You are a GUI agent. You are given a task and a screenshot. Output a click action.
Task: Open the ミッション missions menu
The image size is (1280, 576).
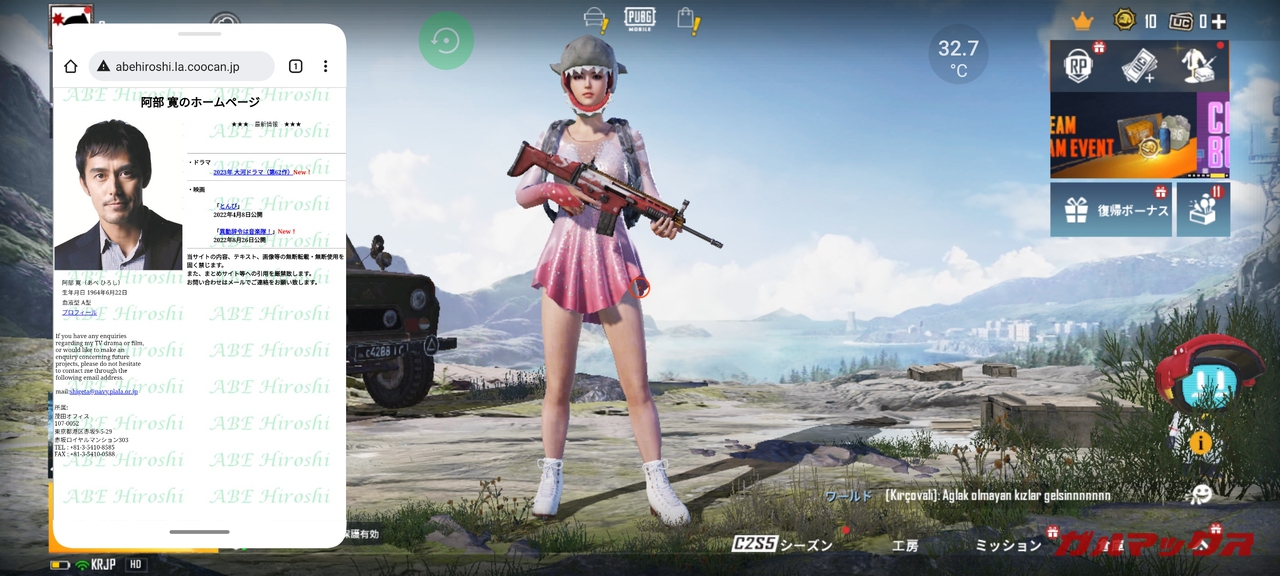1008,545
